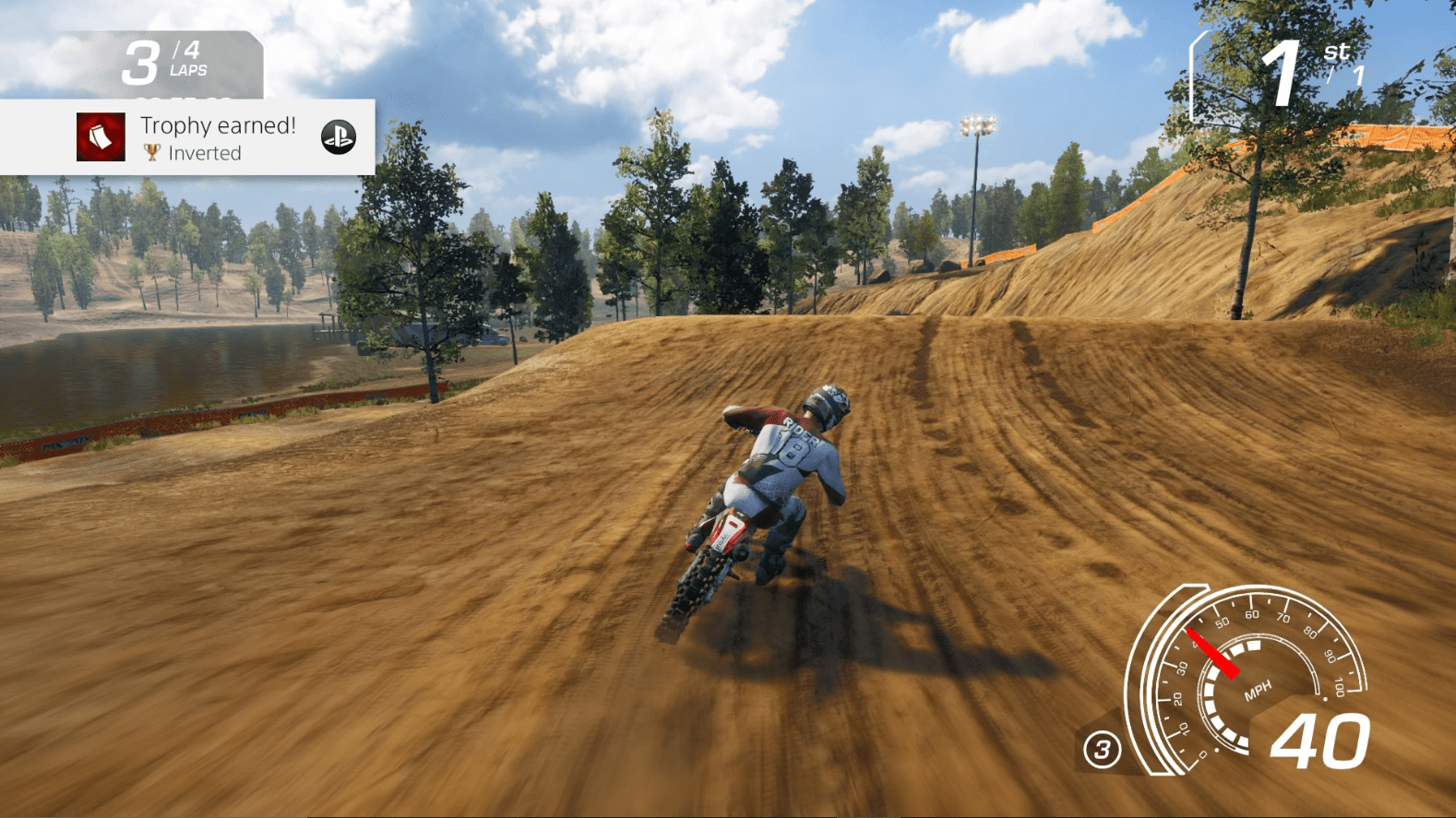Click the 0 mark on the speedometer dial

coord(1202,753)
